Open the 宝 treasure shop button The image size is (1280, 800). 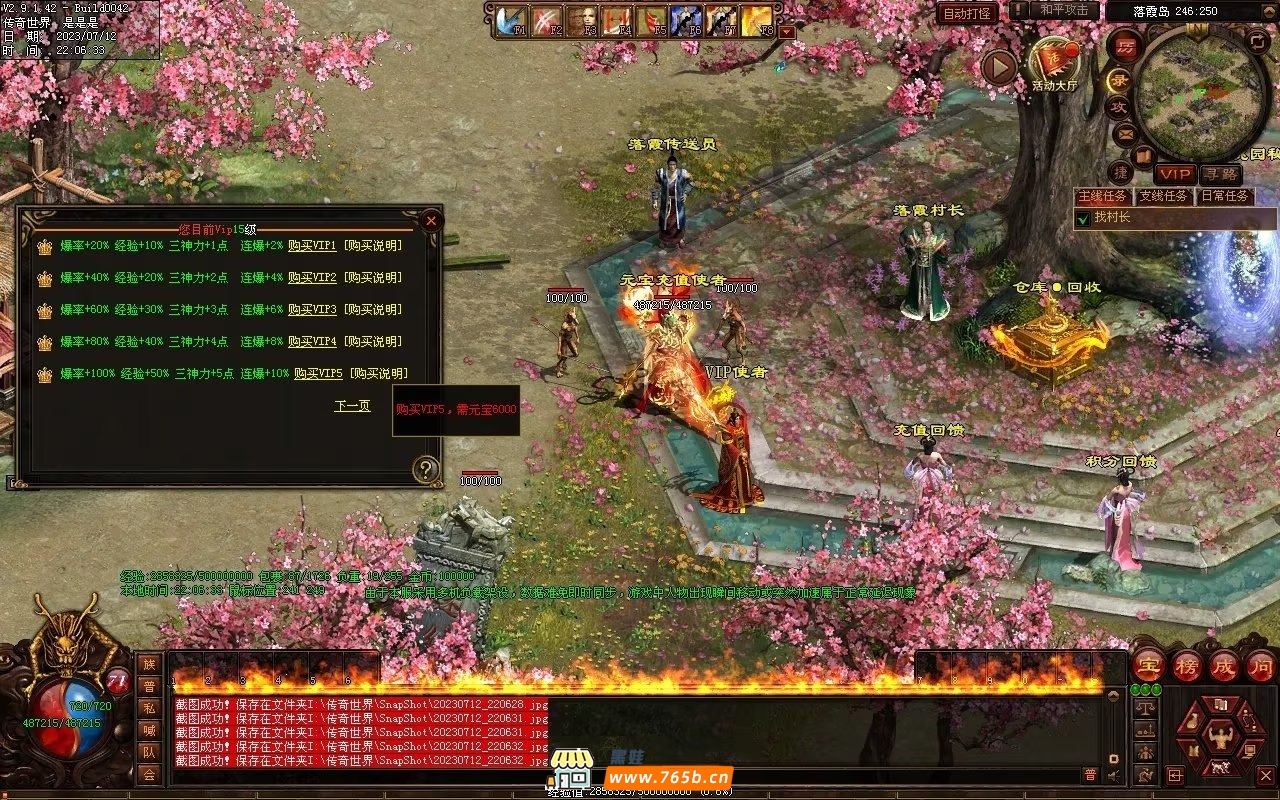click(1148, 665)
